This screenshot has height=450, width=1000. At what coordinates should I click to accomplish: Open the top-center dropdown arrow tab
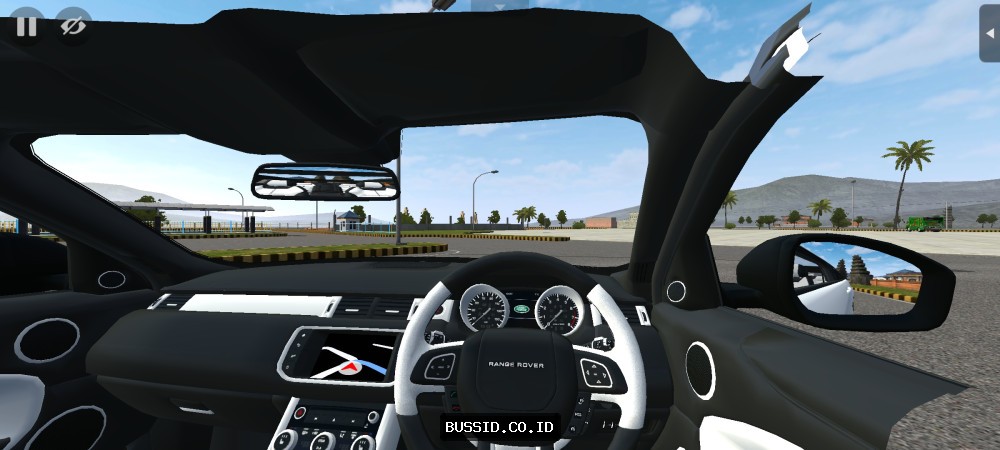pyautogui.click(x=500, y=5)
